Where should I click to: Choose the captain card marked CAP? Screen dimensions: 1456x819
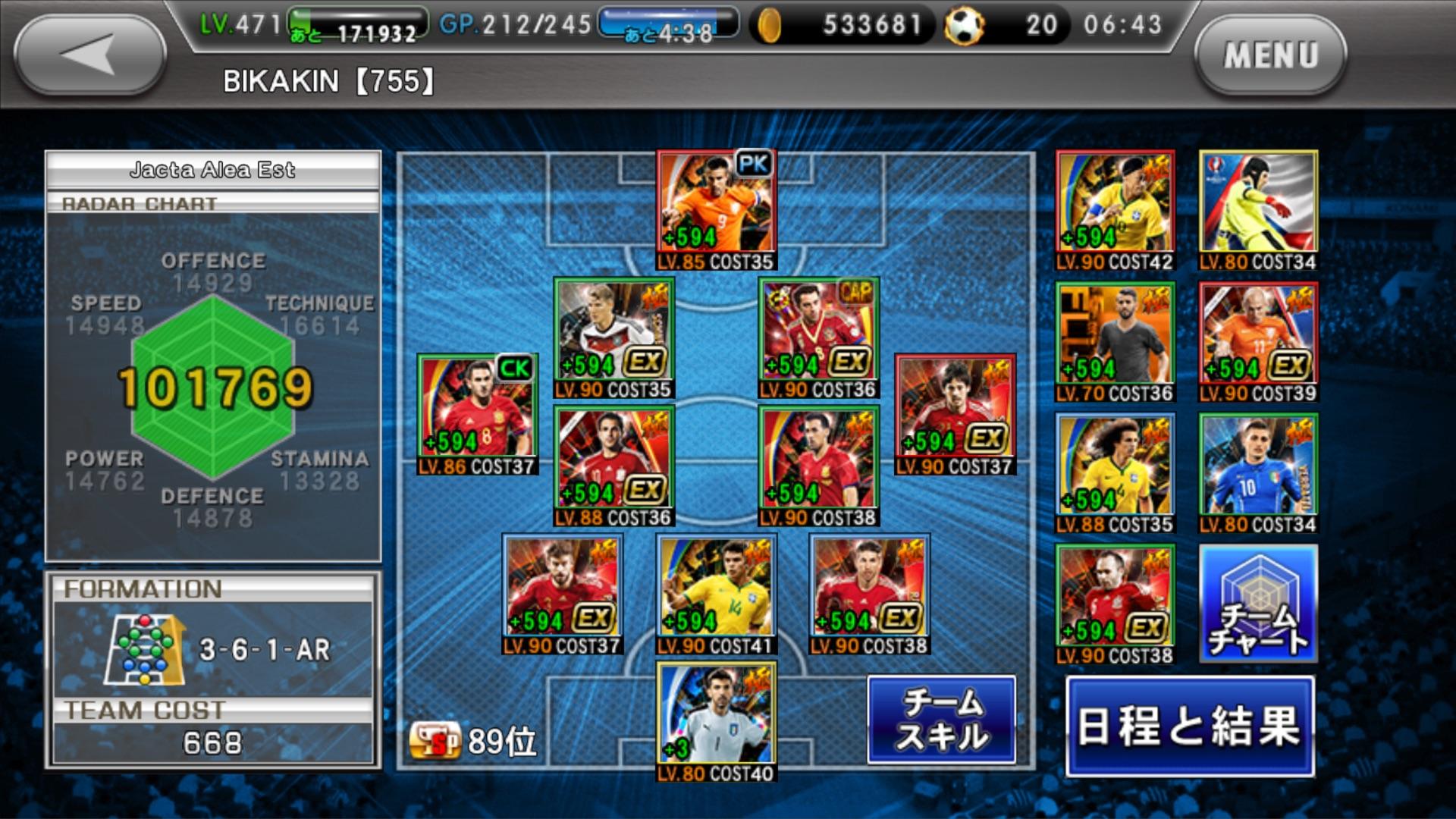[x=818, y=337]
